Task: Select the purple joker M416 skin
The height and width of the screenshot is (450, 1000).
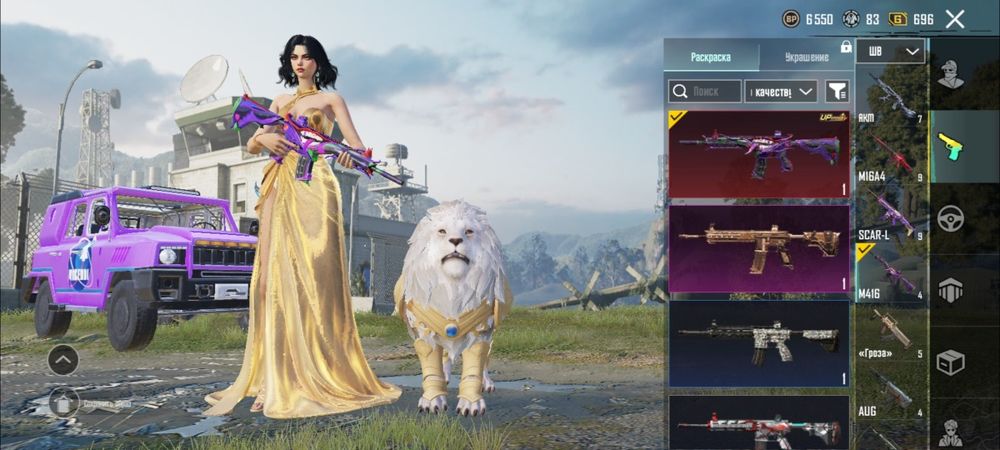Action: pos(759,154)
